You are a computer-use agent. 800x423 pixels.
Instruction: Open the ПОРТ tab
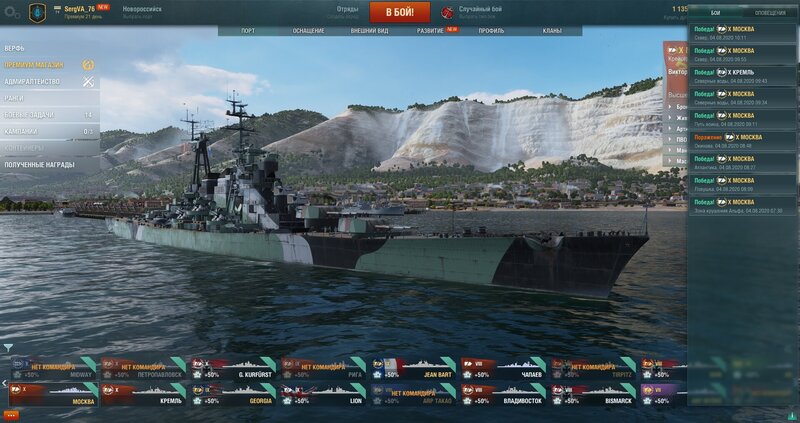(x=247, y=31)
